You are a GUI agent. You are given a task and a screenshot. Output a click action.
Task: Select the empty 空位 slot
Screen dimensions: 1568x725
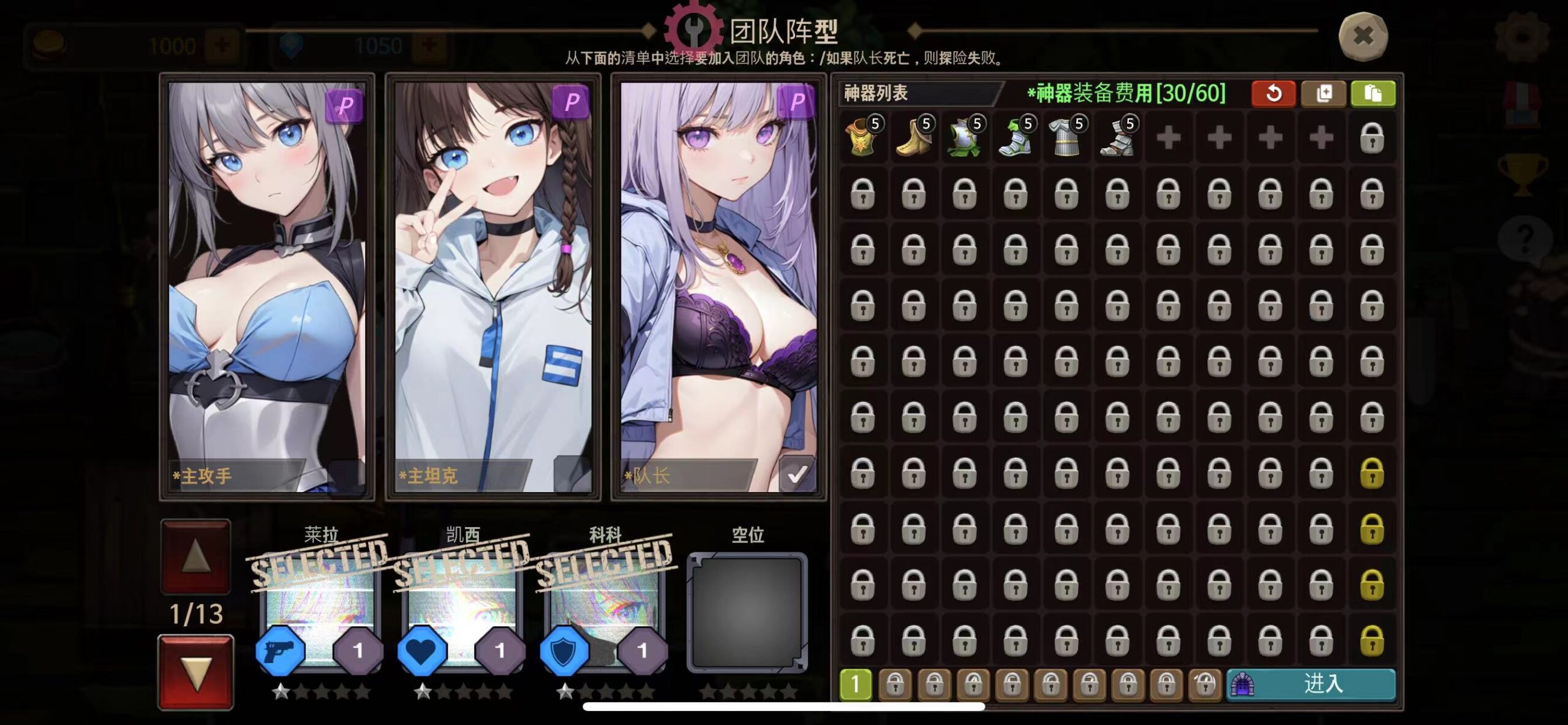pyautogui.click(x=747, y=613)
